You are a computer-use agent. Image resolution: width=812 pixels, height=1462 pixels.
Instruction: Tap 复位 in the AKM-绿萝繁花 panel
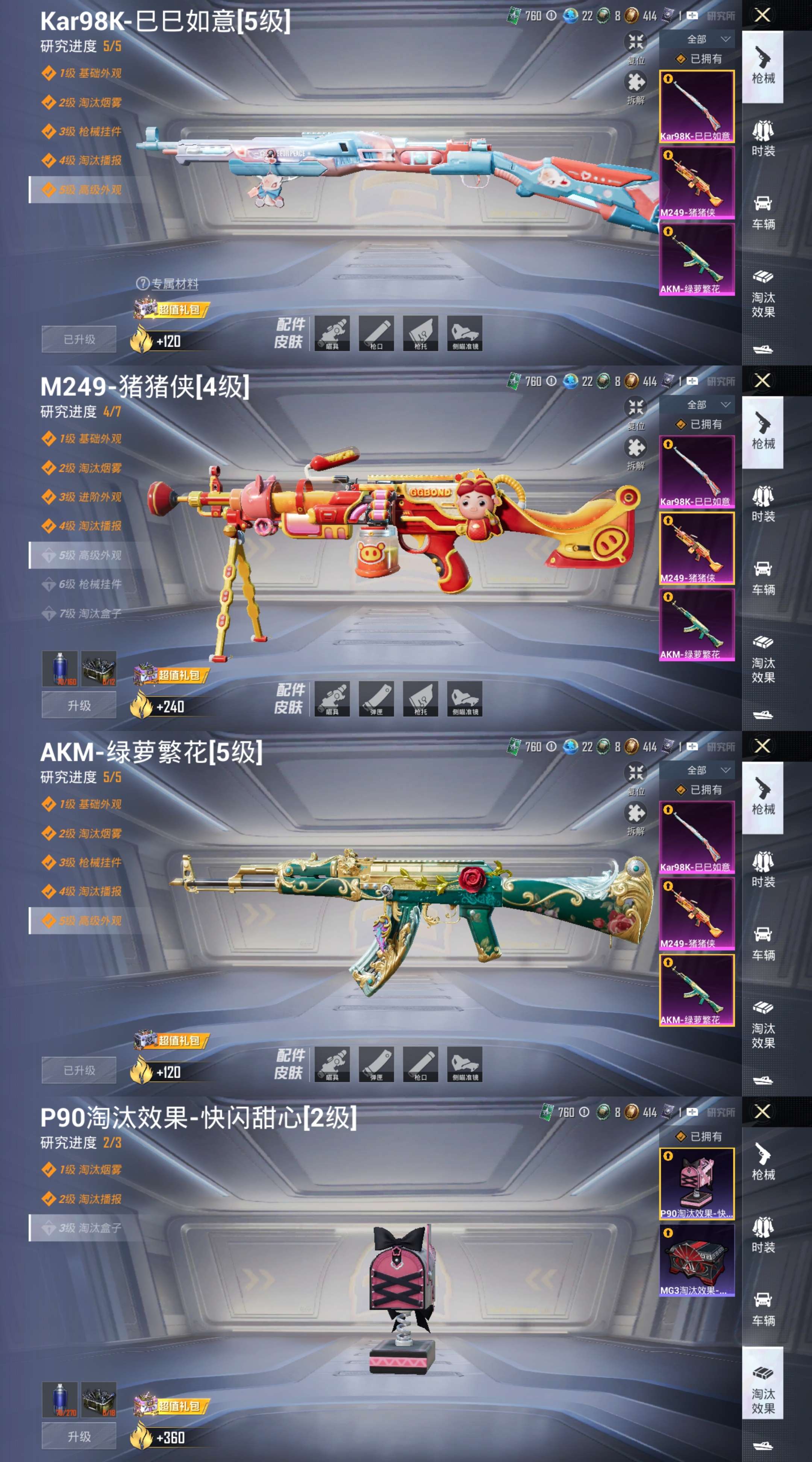tap(636, 777)
